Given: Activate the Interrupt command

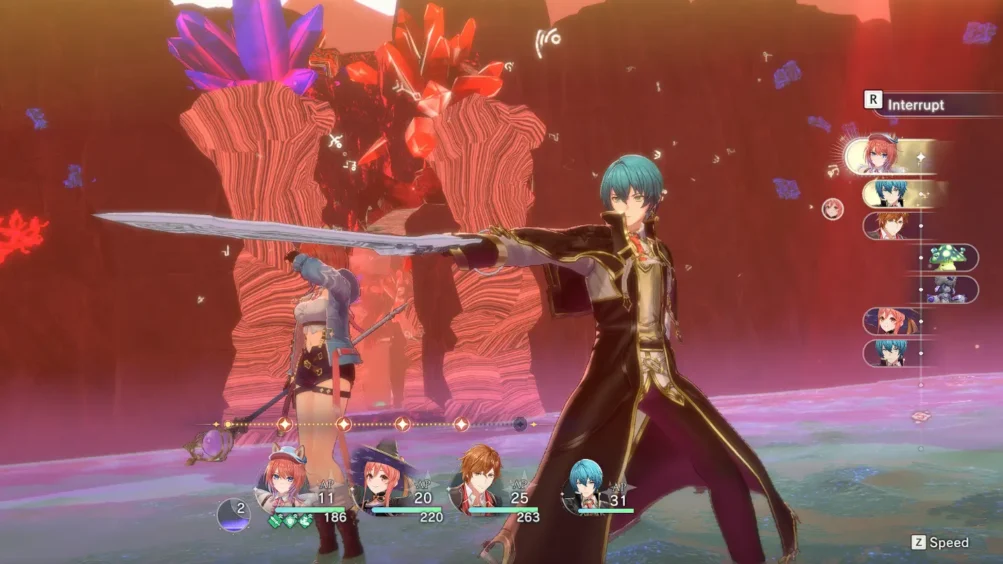Looking at the screenshot, I should coord(915,104).
